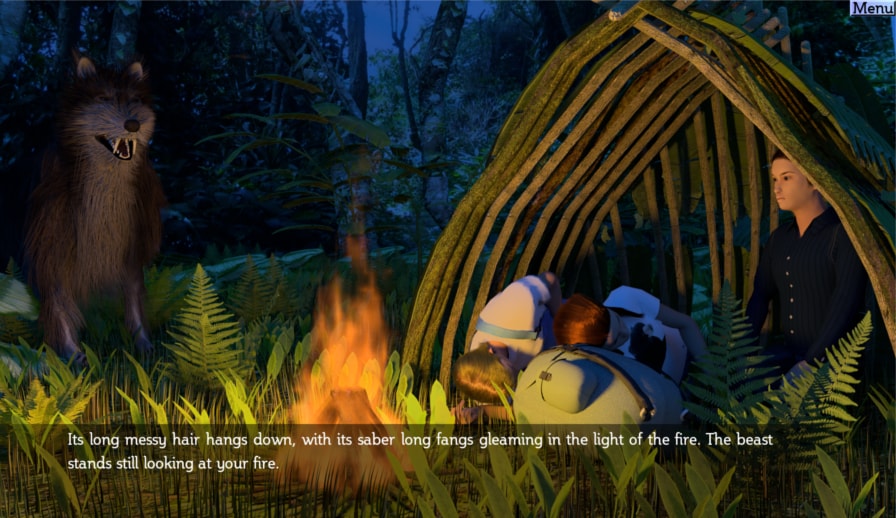Advance the narration text box
The width and height of the screenshot is (896, 518).
click(x=447, y=451)
